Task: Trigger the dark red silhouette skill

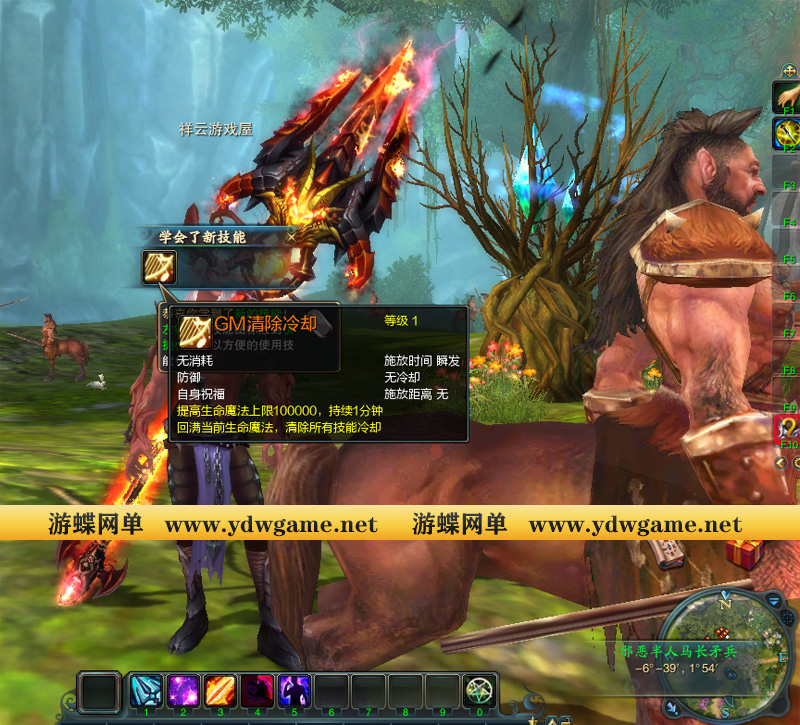Action: click(x=258, y=691)
